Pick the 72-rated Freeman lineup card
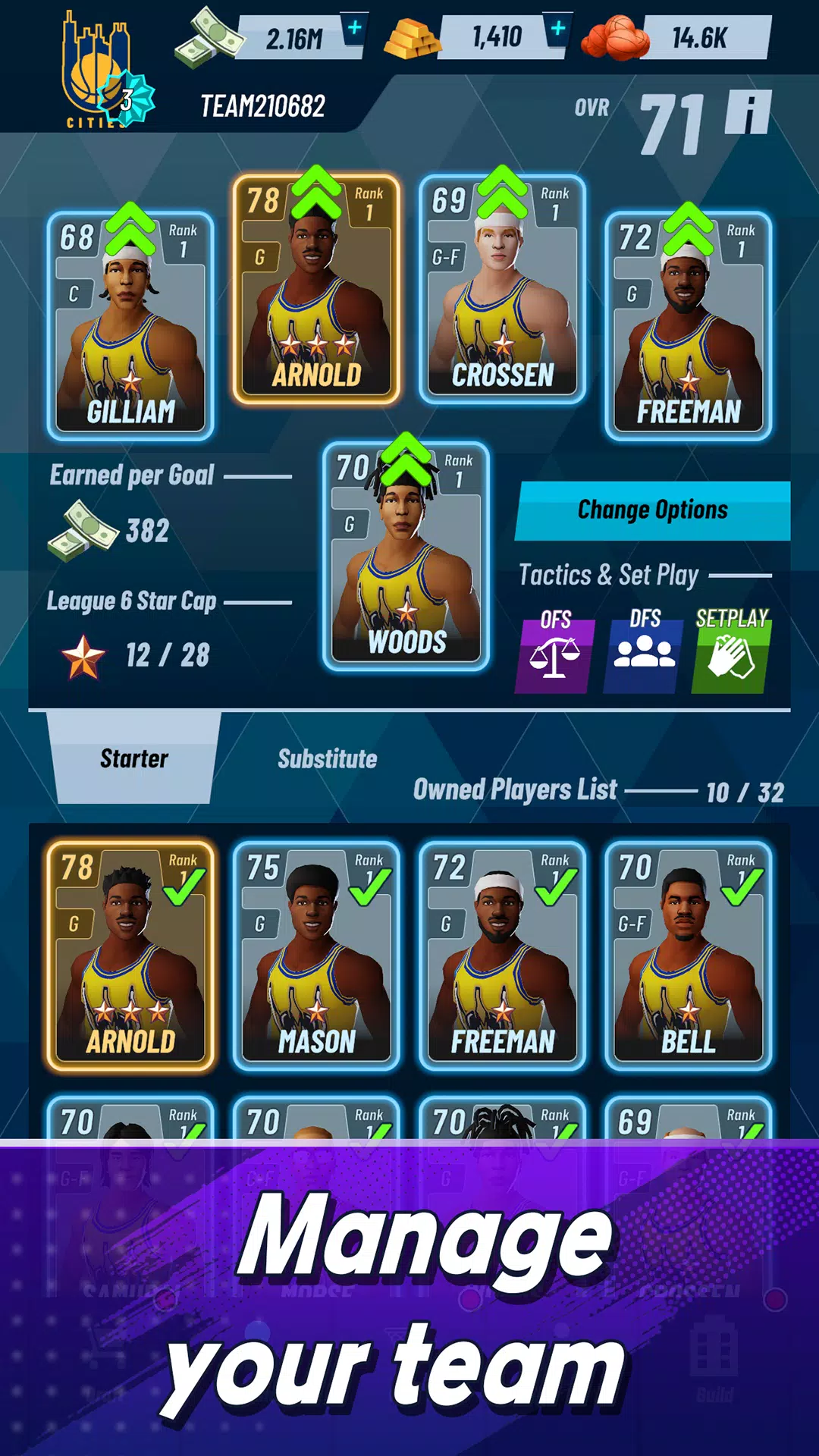This screenshot has height=1456, width=819. coord(688,326)
